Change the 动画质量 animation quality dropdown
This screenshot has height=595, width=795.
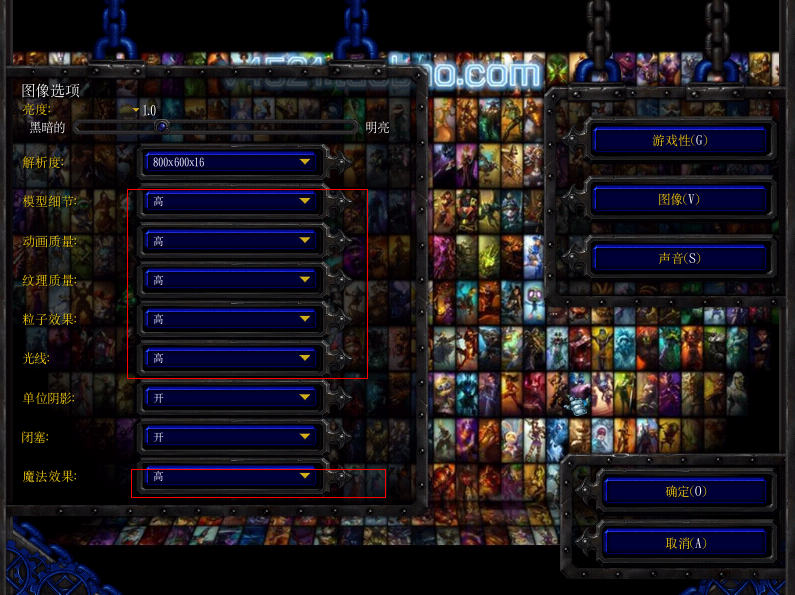pos(231,241)
